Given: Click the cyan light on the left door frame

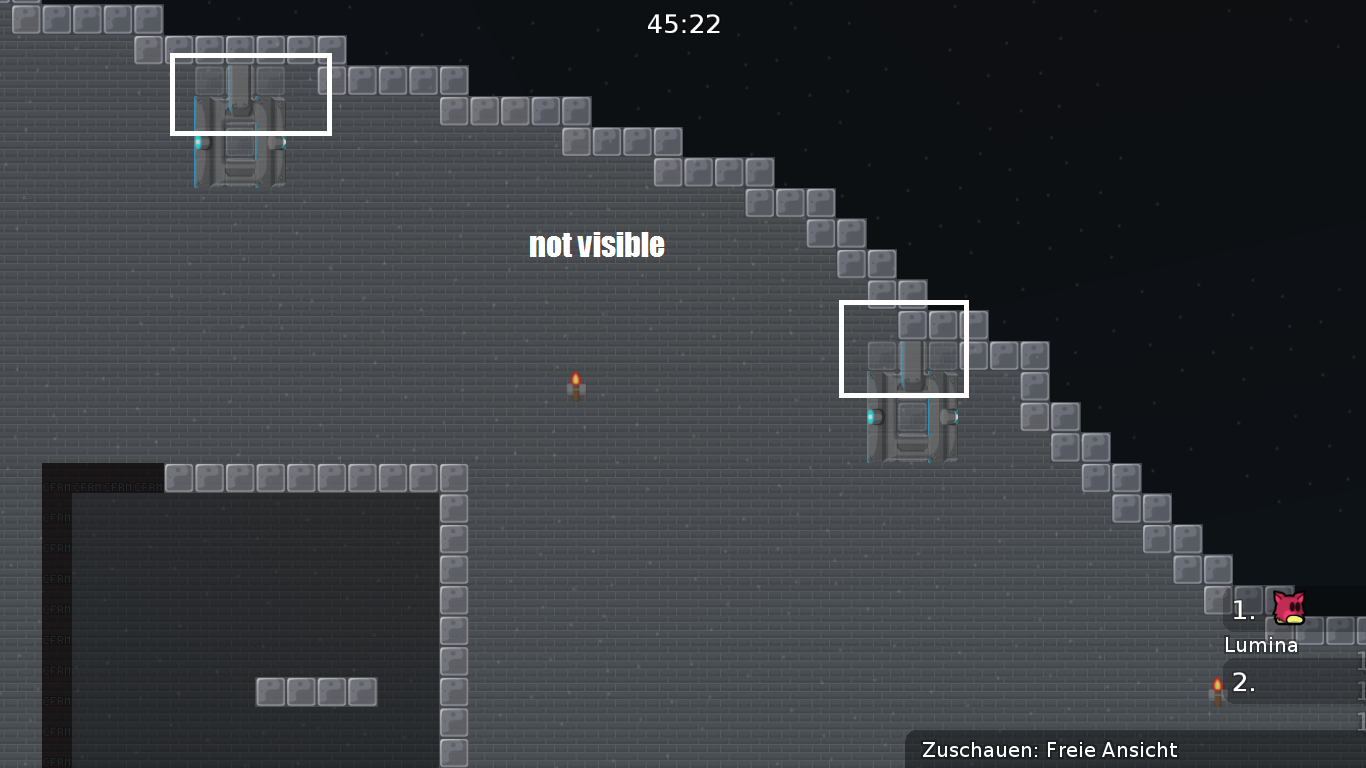Looking at the screenshot, I should 198,142.
